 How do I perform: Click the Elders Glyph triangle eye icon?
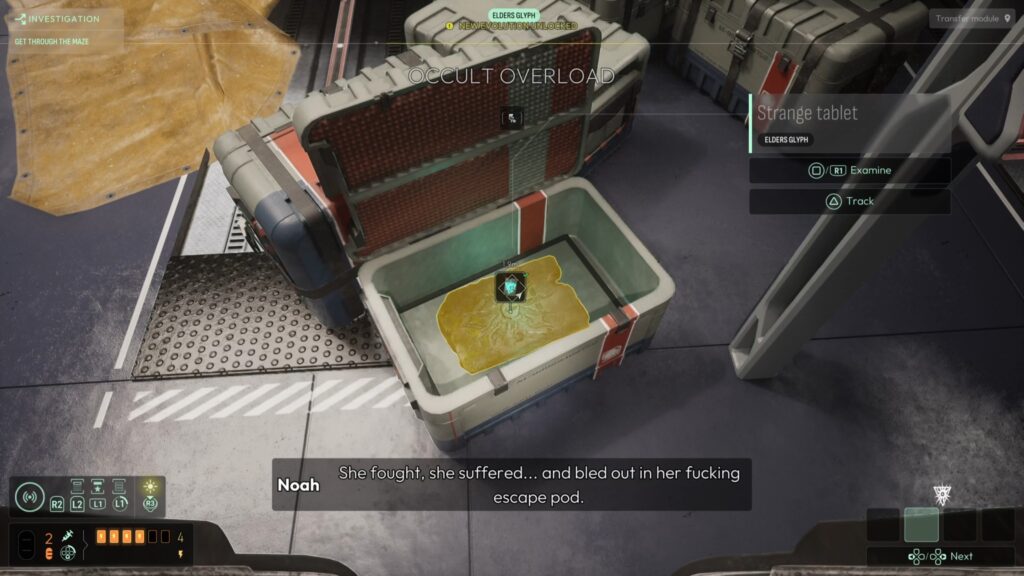[941, 494]
